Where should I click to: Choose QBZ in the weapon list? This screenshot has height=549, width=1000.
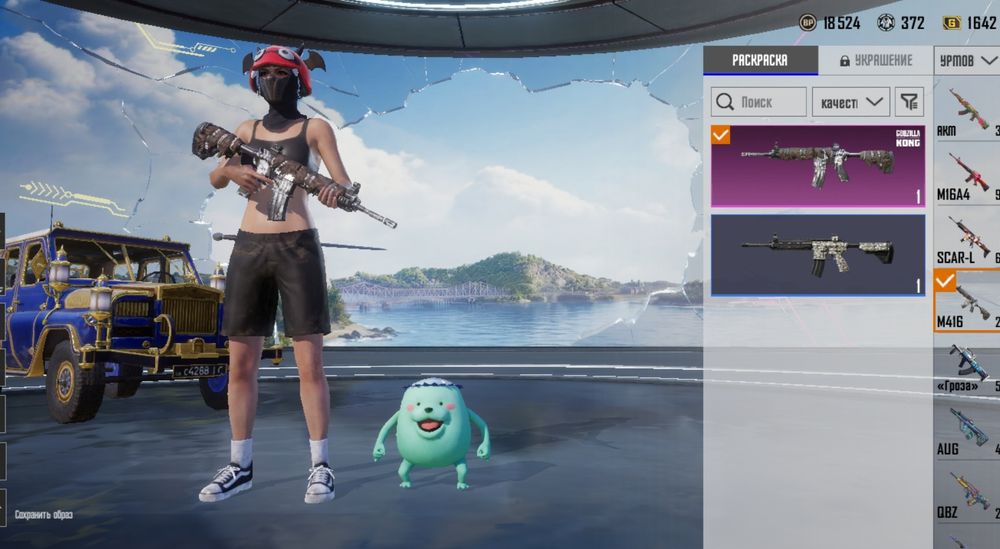coord(967,493)
